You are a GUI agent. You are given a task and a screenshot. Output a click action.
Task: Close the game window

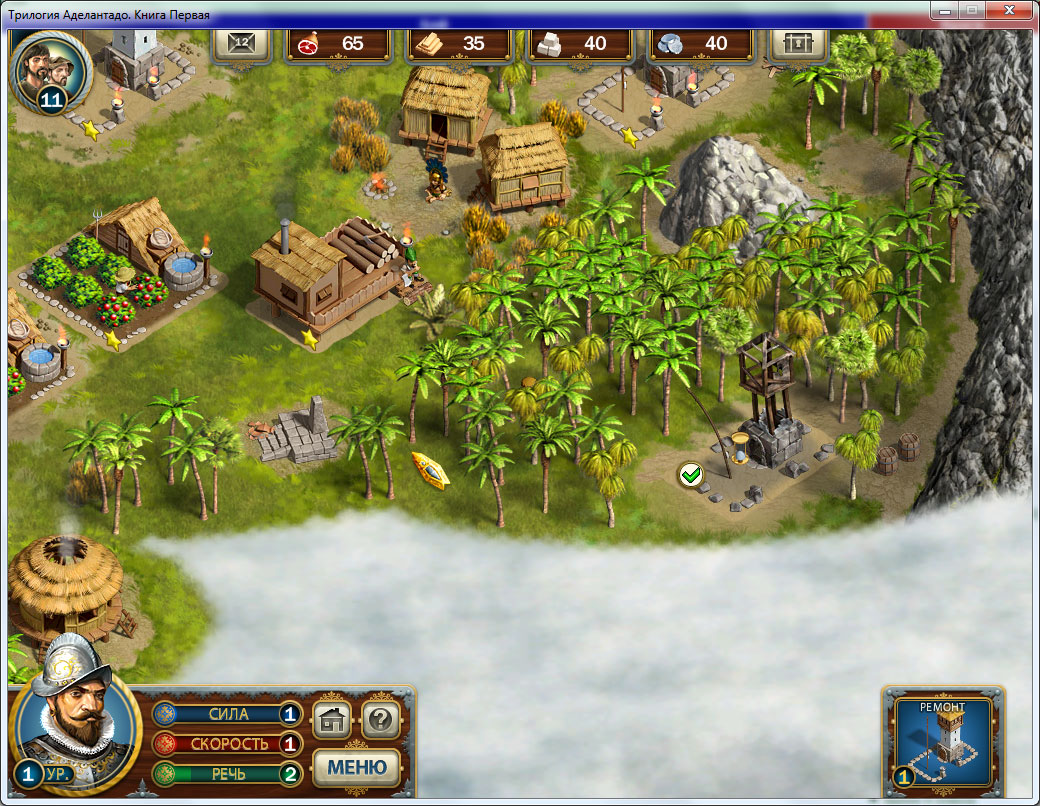(x=1009, y=10)
